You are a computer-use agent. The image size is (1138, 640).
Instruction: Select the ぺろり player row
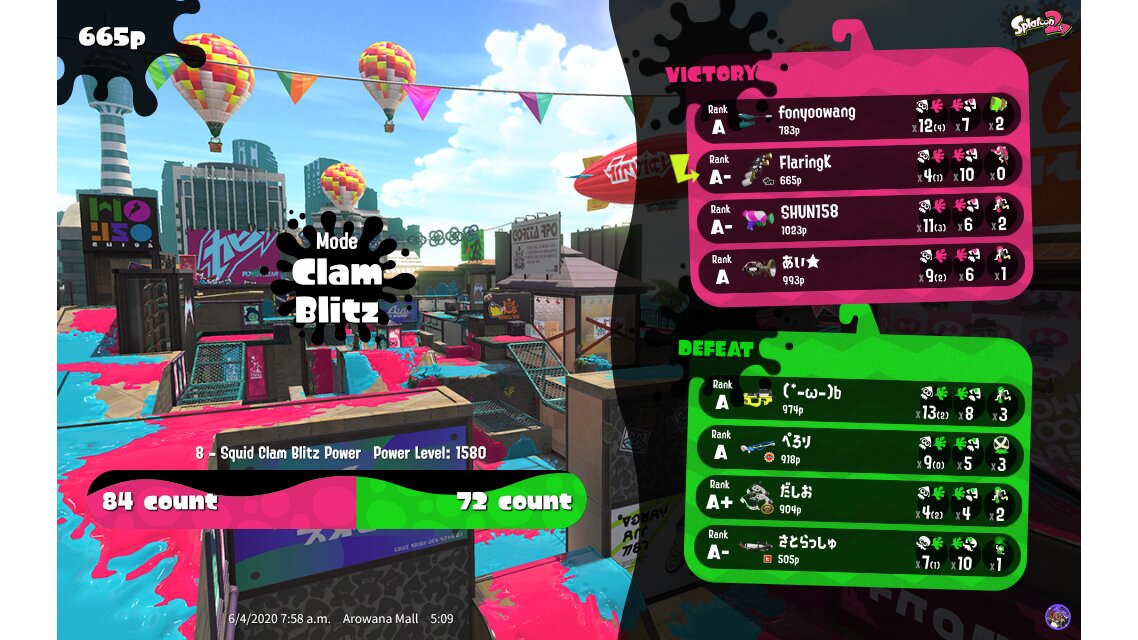[858, 452]
